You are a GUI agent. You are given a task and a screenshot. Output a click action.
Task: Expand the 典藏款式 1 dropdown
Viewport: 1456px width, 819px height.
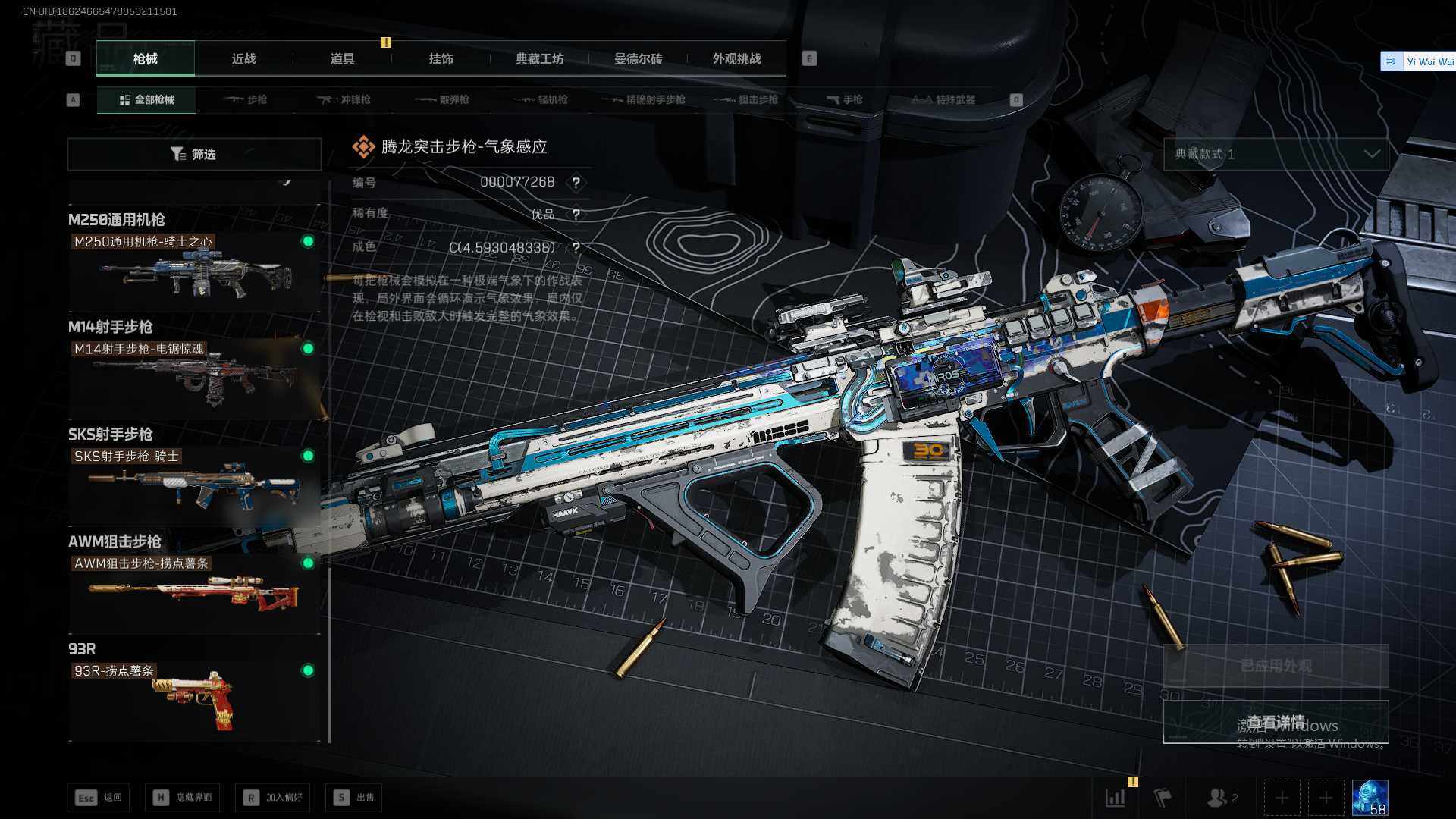[1276, 155]
